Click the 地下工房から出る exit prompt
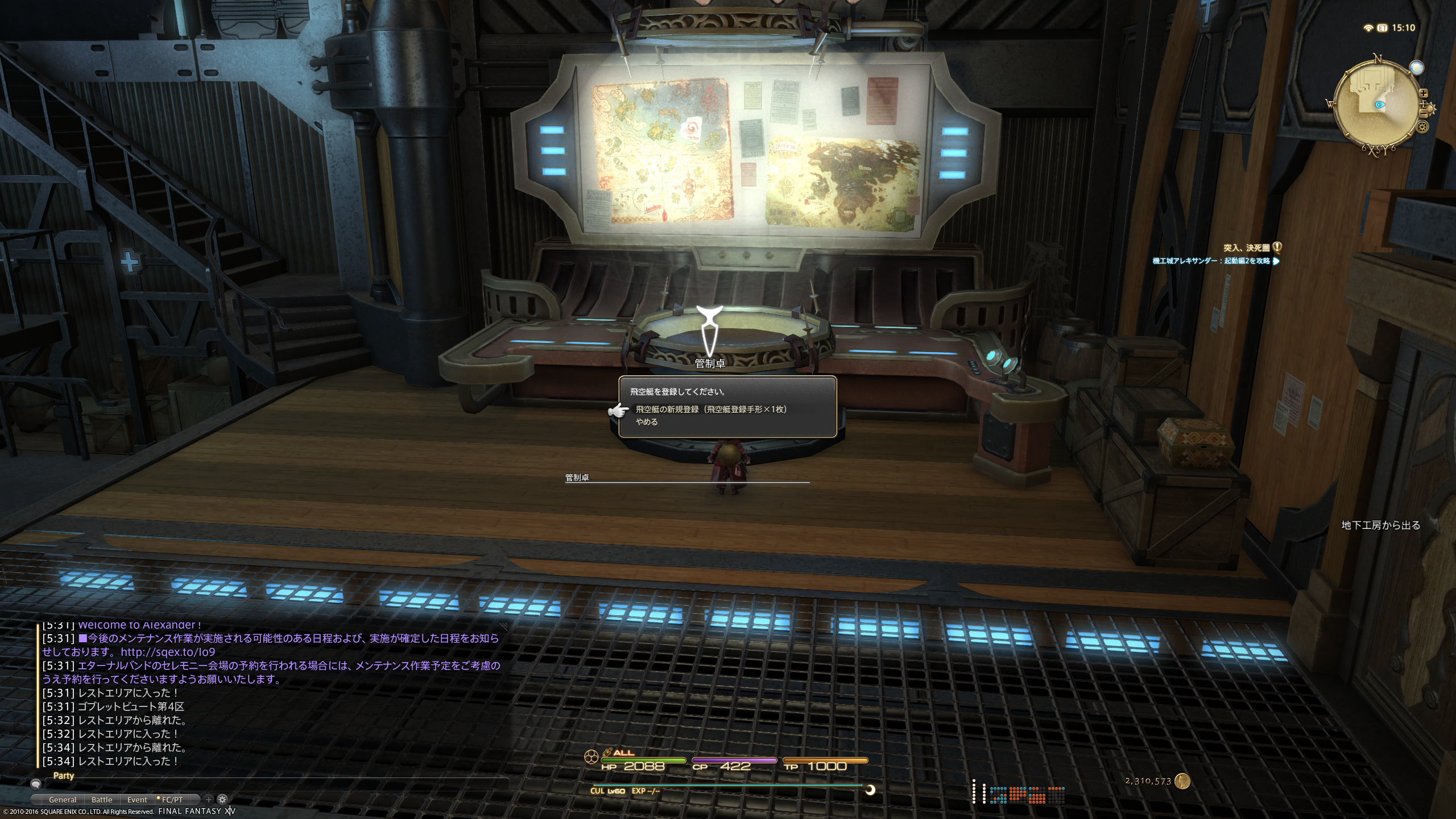This screenshot has width=1456, height=819. pyautogui.click(x=1381, y=525)
